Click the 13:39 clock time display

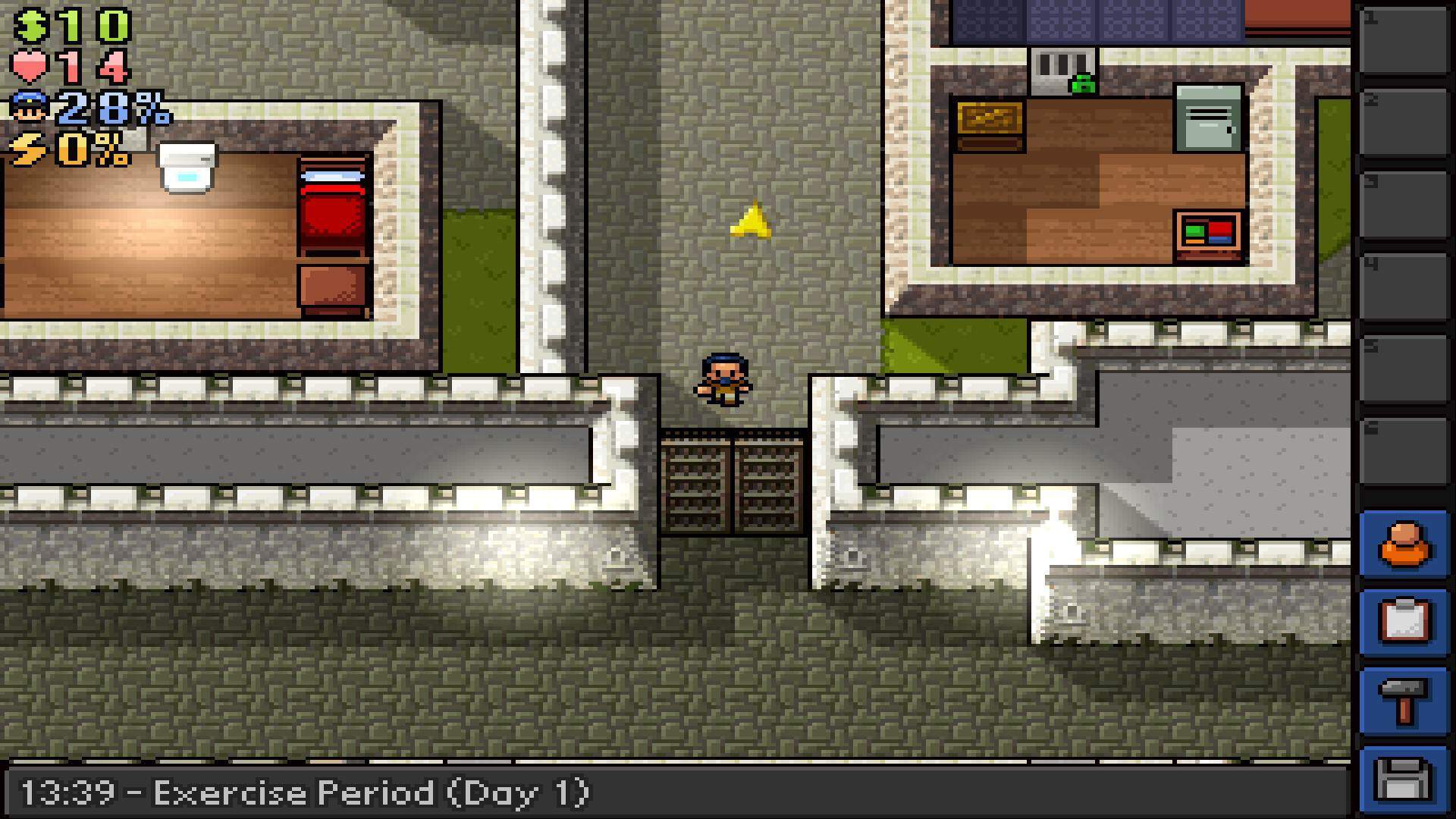tap(68, 792)
